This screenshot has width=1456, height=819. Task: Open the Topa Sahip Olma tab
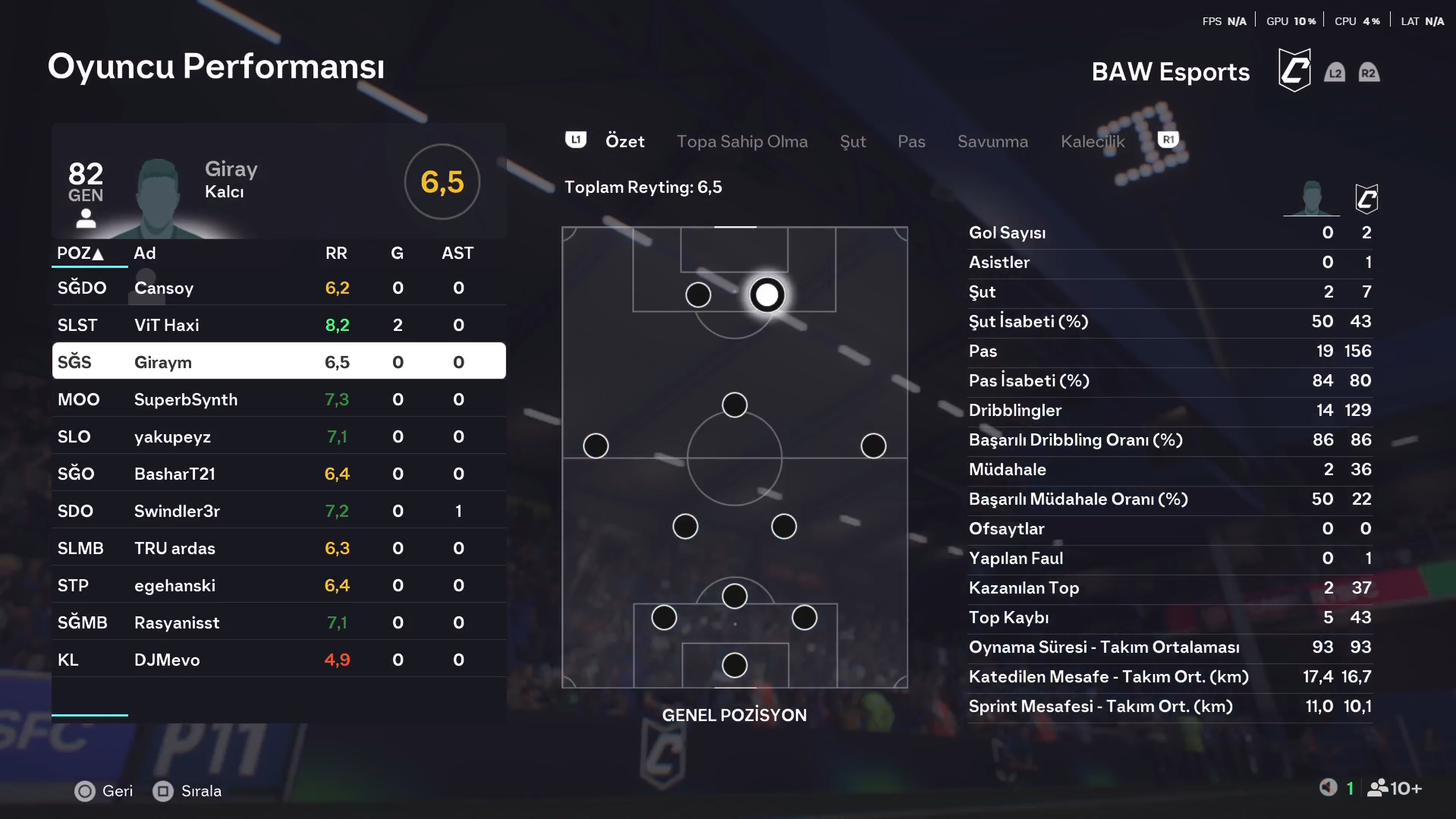tap(741, 141)
